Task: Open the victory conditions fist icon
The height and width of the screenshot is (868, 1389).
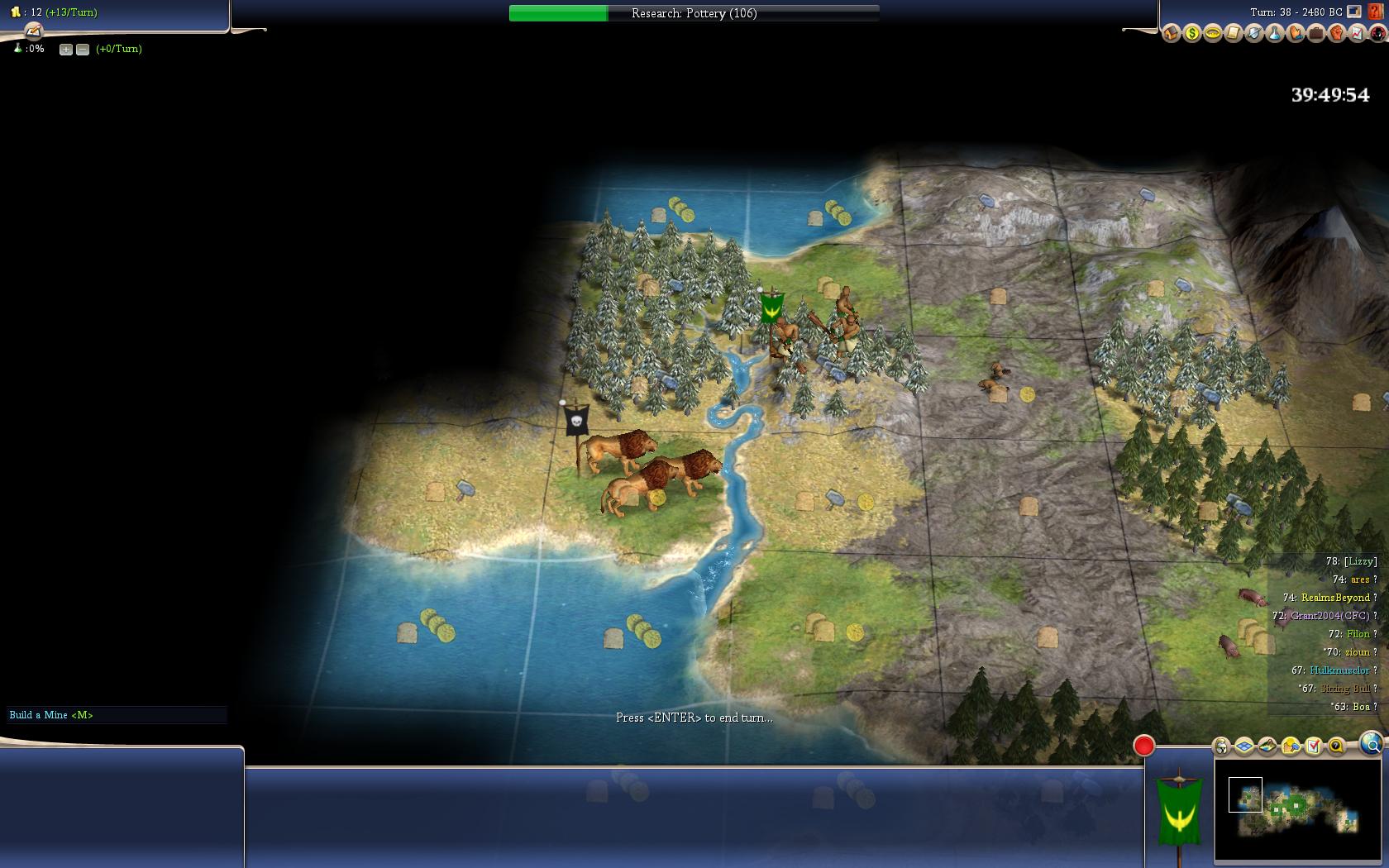Action: click(x=1336, y=34)
